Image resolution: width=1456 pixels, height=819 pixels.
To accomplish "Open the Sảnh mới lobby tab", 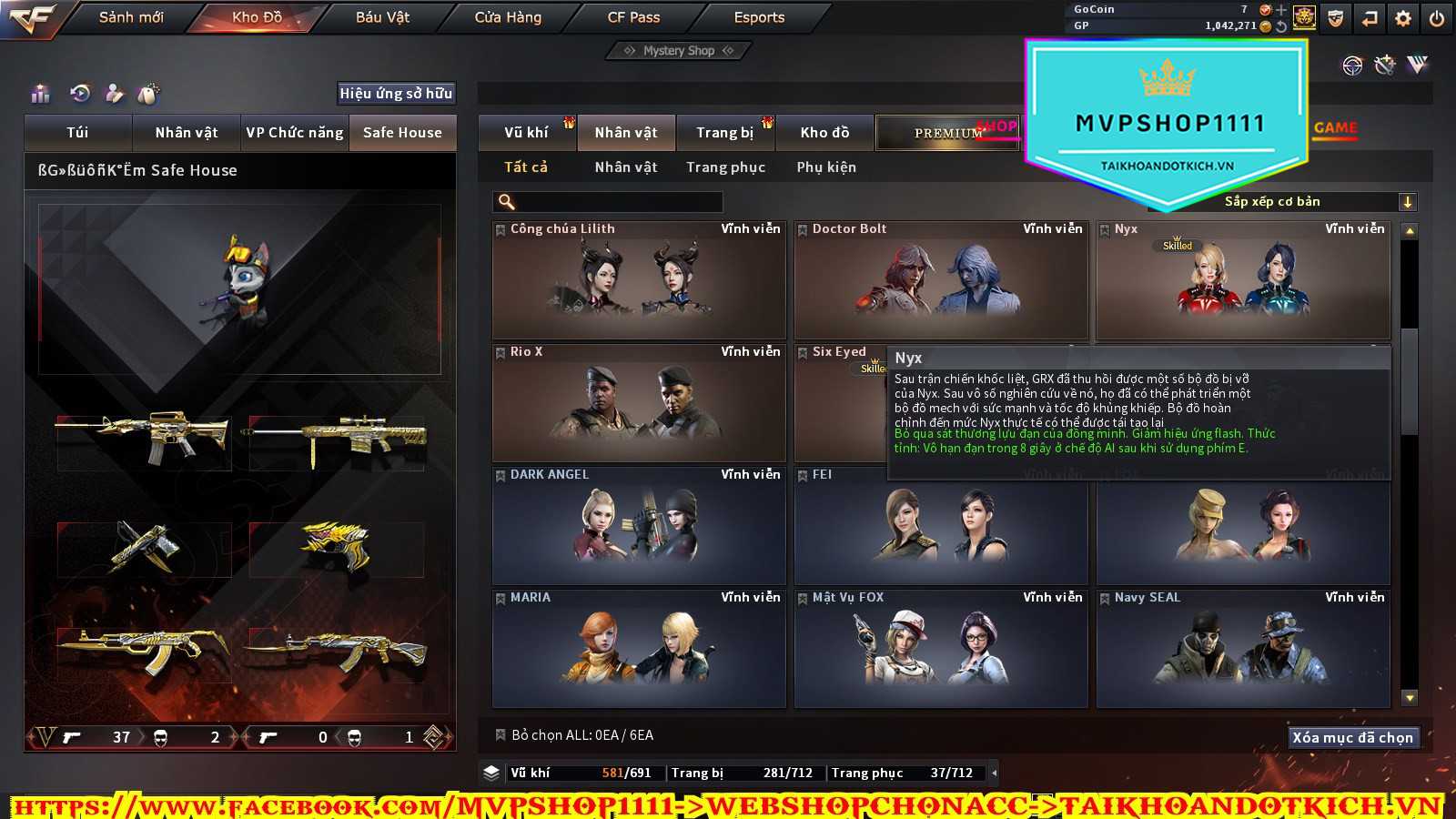I will click(x=131, y=17).
